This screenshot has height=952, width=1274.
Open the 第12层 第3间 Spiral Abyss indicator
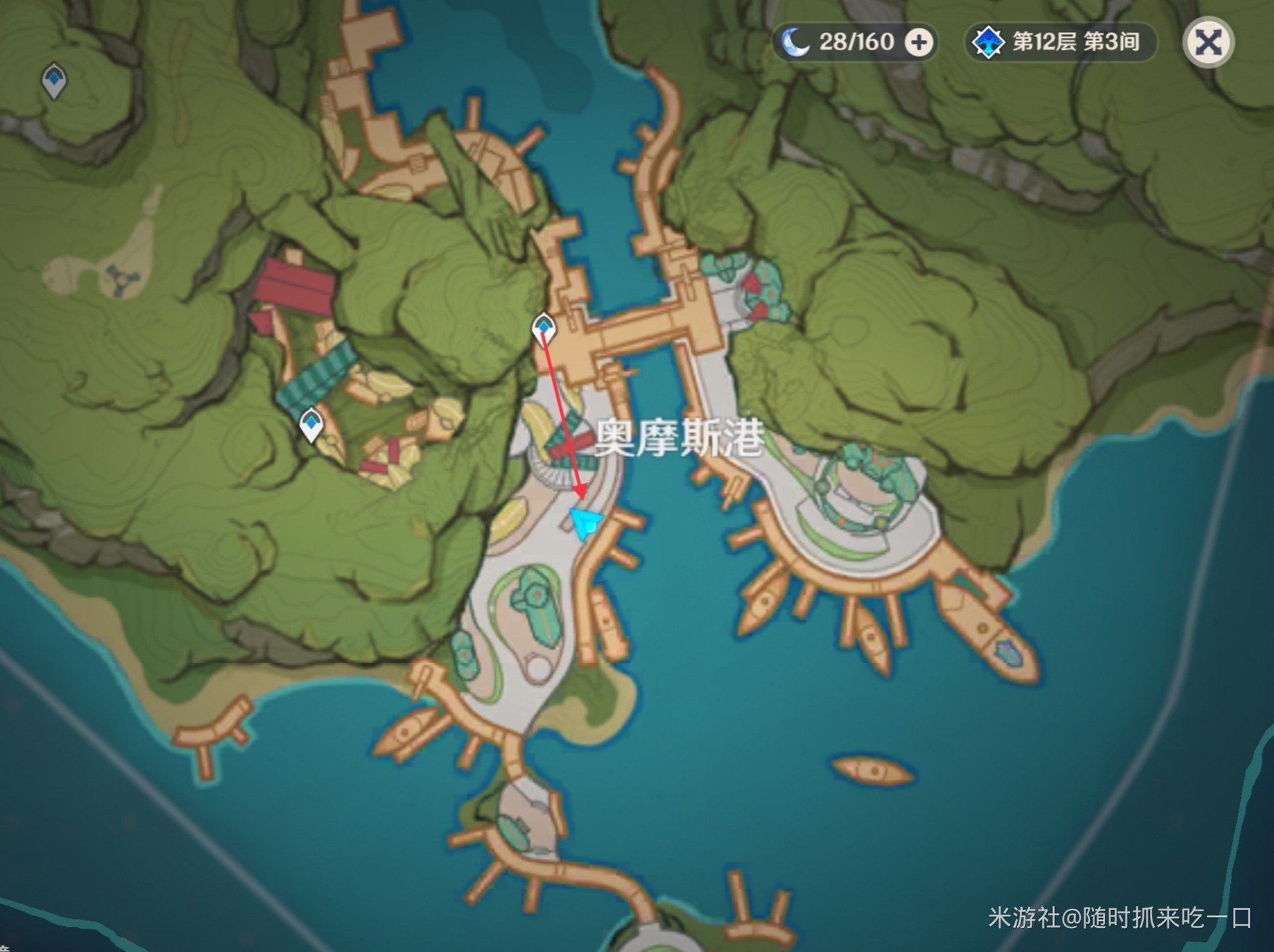click(x=1060, y=42)
